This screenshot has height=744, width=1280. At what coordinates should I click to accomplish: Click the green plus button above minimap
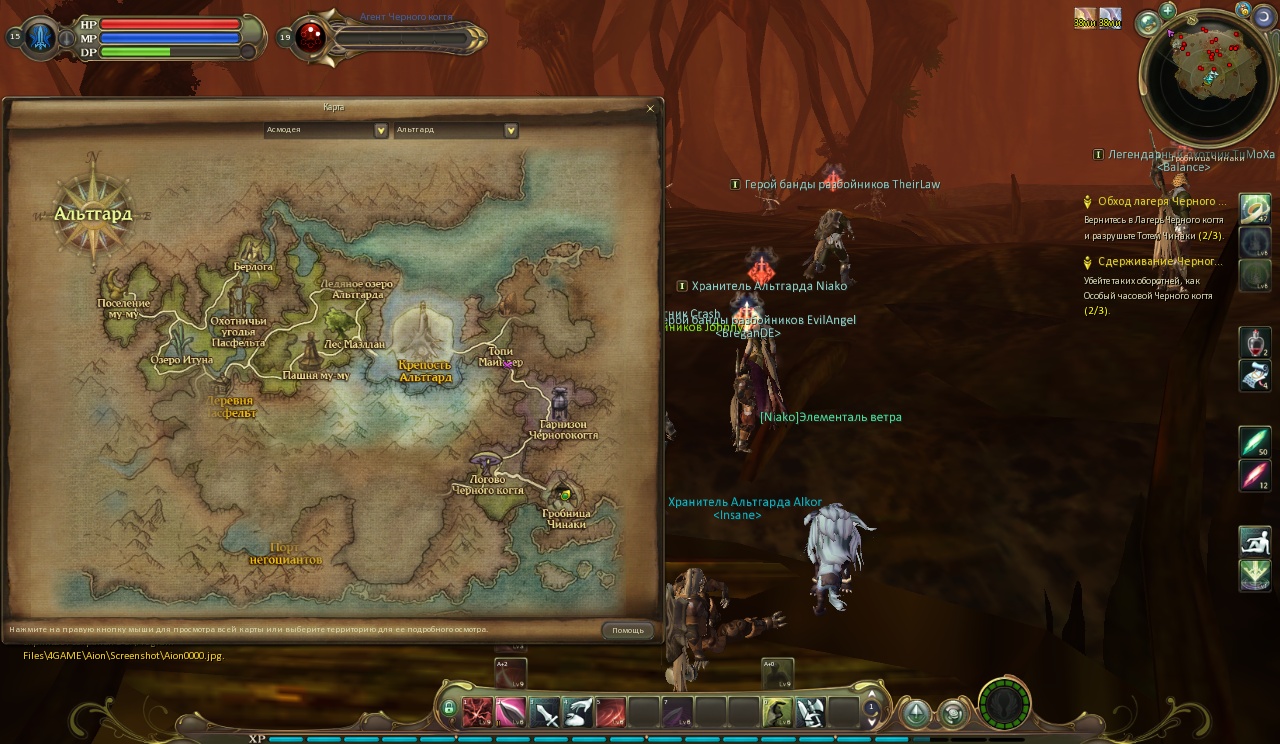coord(1167,11)
